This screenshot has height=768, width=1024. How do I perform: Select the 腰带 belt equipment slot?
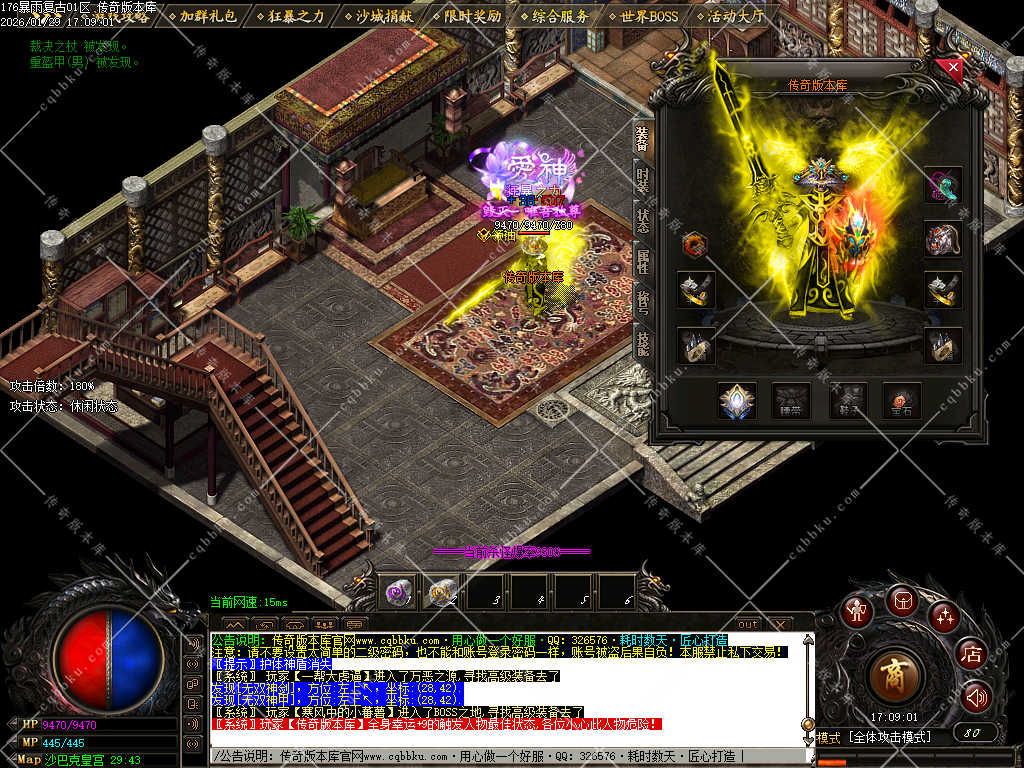tap(791, 401)
